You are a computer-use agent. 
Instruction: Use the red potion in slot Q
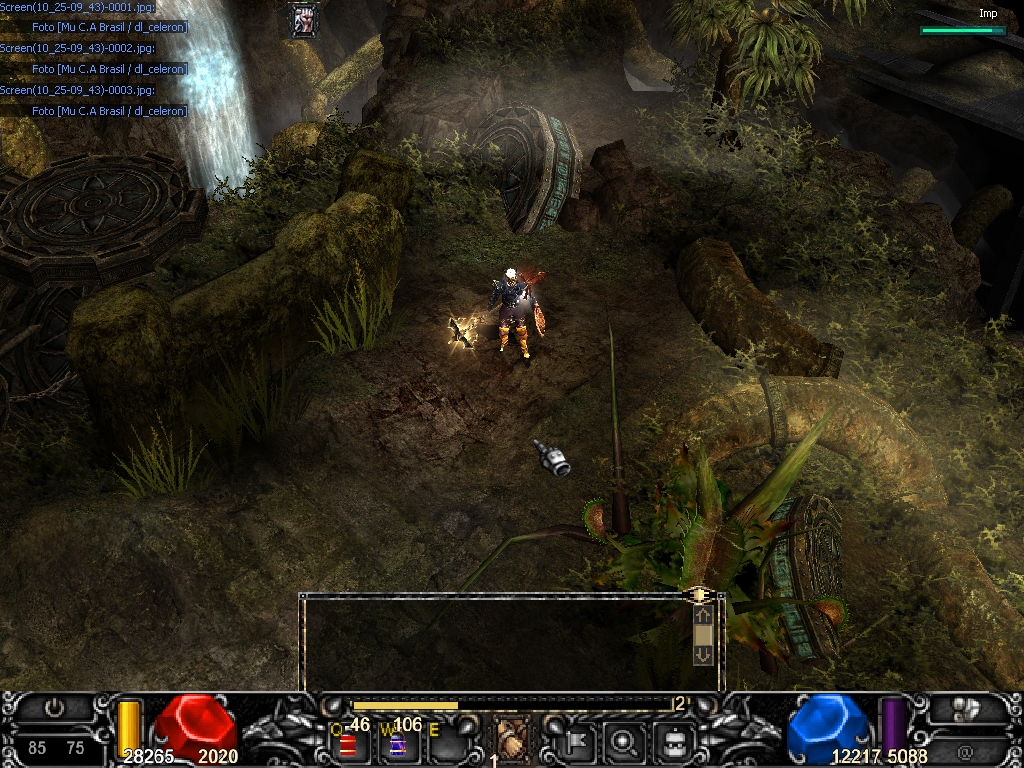click(x=348, y=745)
